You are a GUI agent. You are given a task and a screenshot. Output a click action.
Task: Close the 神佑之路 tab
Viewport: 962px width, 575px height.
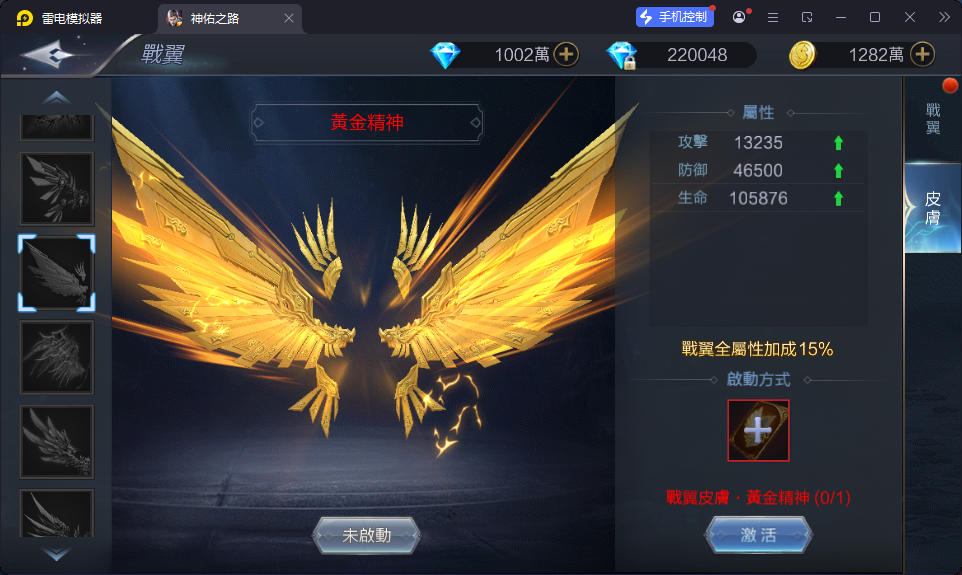coord(289,18)
